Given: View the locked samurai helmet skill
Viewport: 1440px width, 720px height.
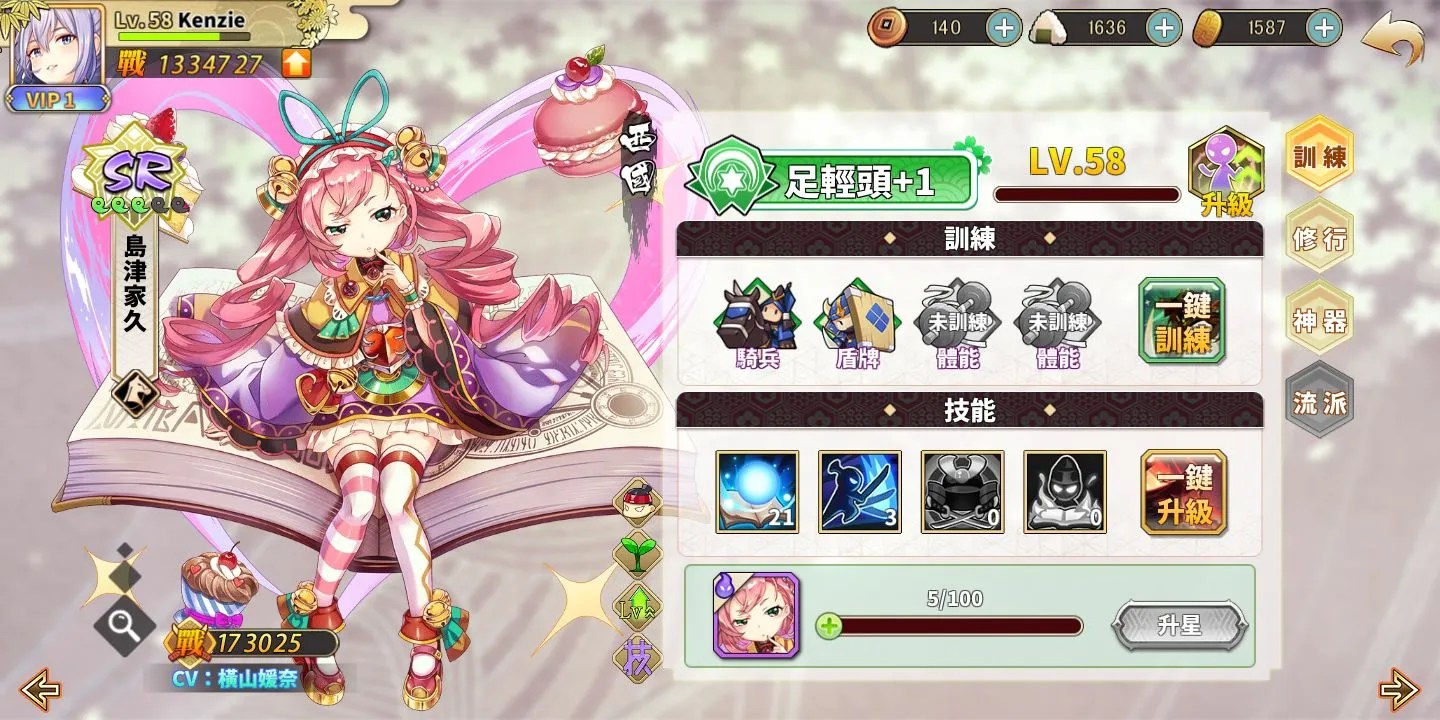Looking at the screenshot, I should point(961,492).
